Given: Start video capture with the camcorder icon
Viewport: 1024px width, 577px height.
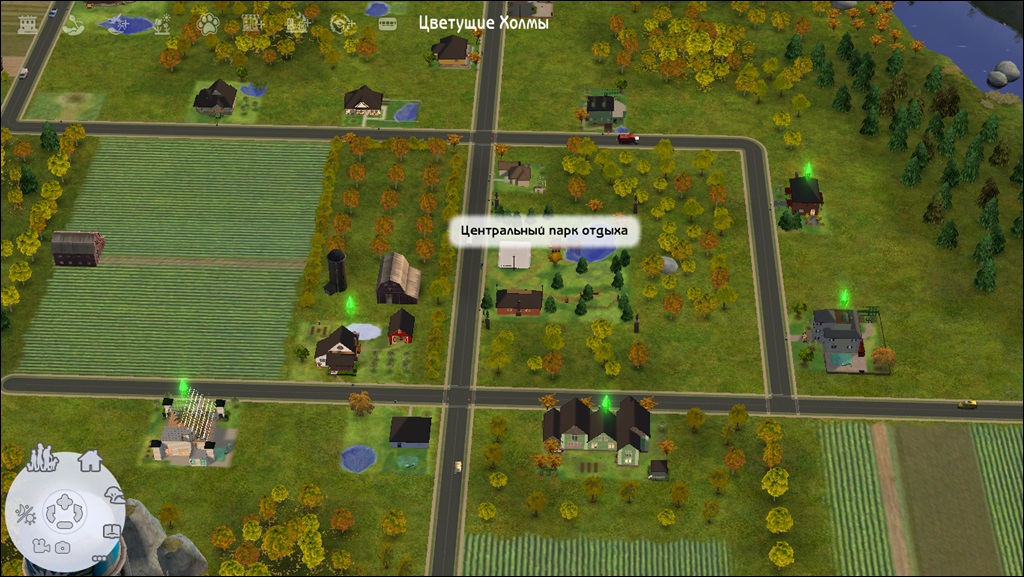Looking at the screenshot, I should pos(40,546).
